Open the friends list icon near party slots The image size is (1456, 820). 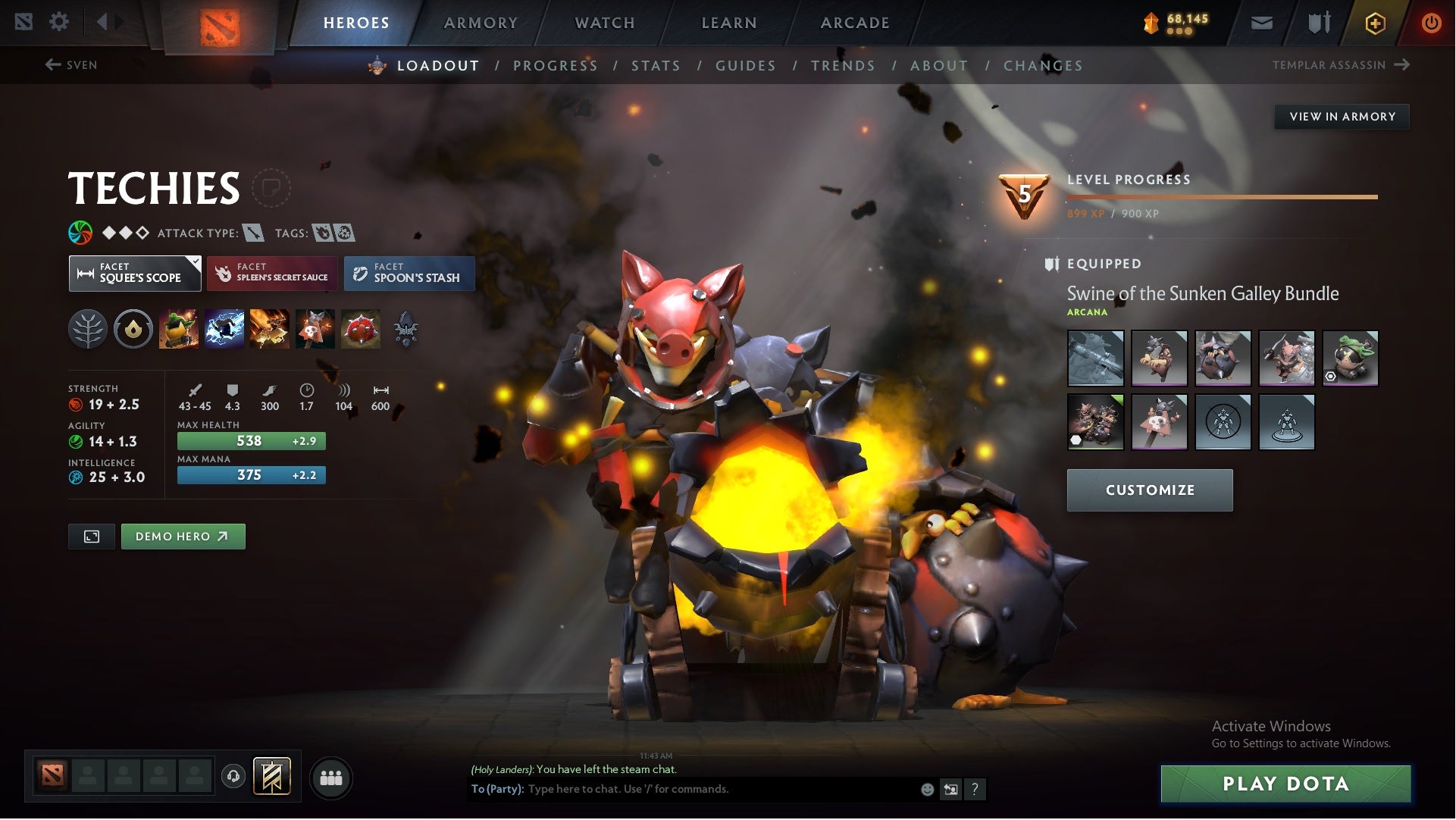(x=331, y=777)
